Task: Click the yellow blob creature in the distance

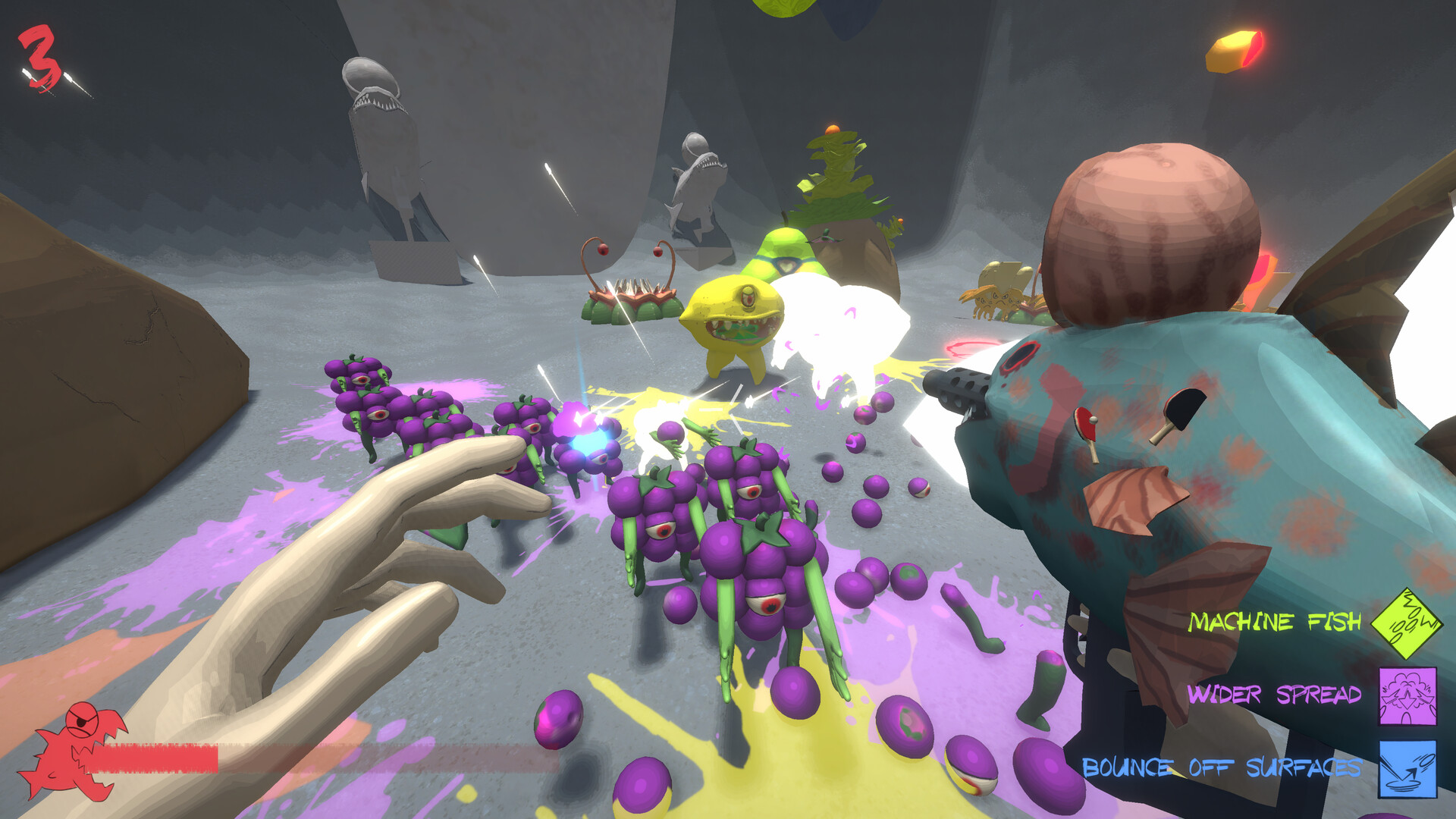Action: (785, 258)
